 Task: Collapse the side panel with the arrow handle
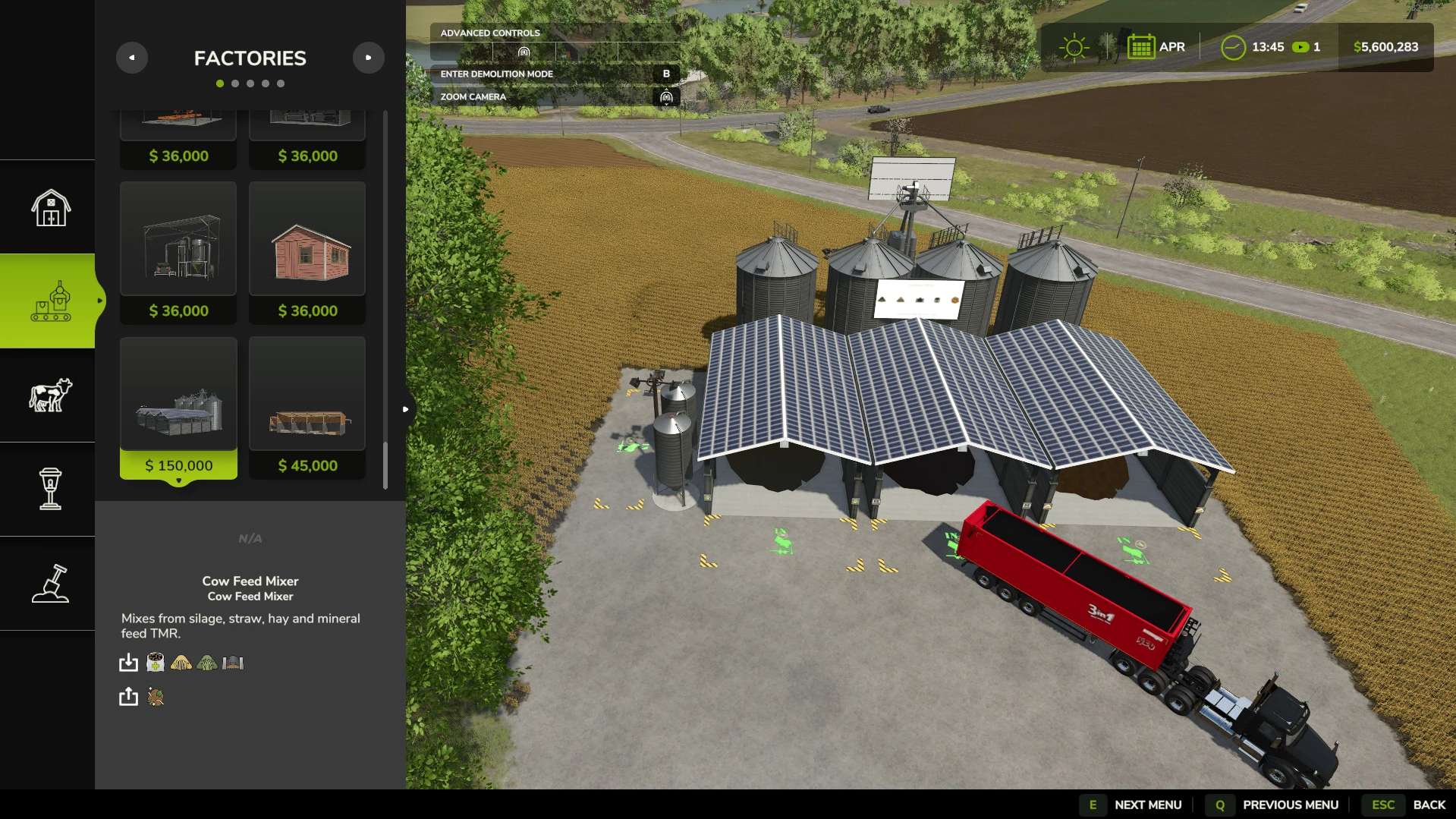click(x=406, y=410)
